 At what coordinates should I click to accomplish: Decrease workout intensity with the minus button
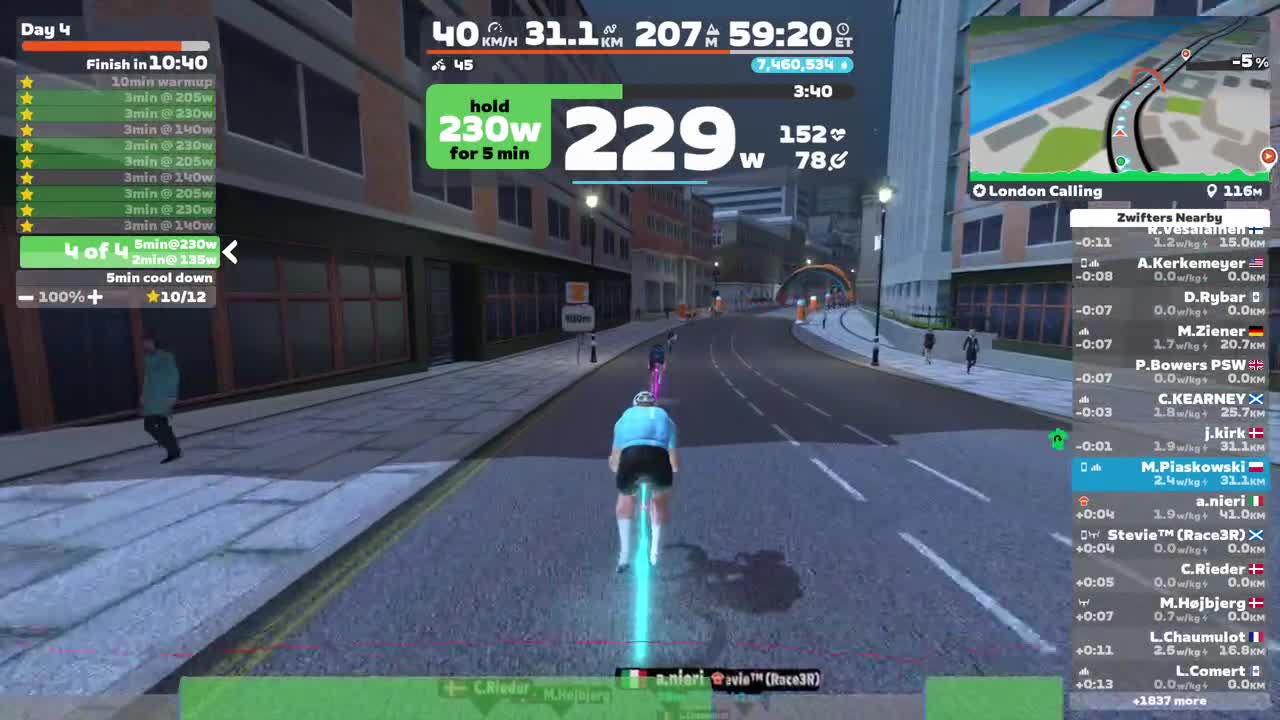(x=27, y=296)
